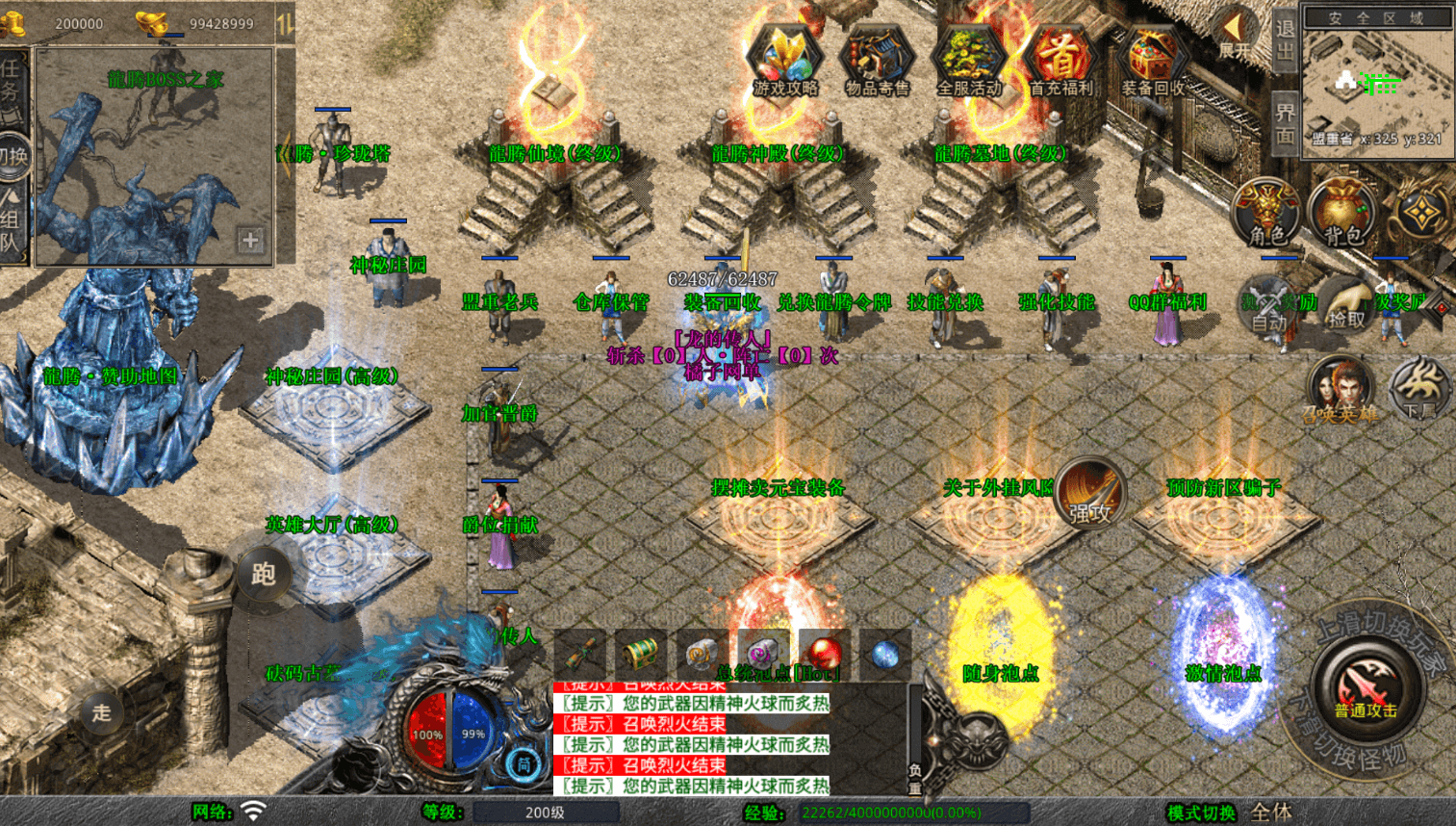Viewport: 1456px width, 826px height.
Task: Open the 背包 backpack
Action: point(1342,213)
